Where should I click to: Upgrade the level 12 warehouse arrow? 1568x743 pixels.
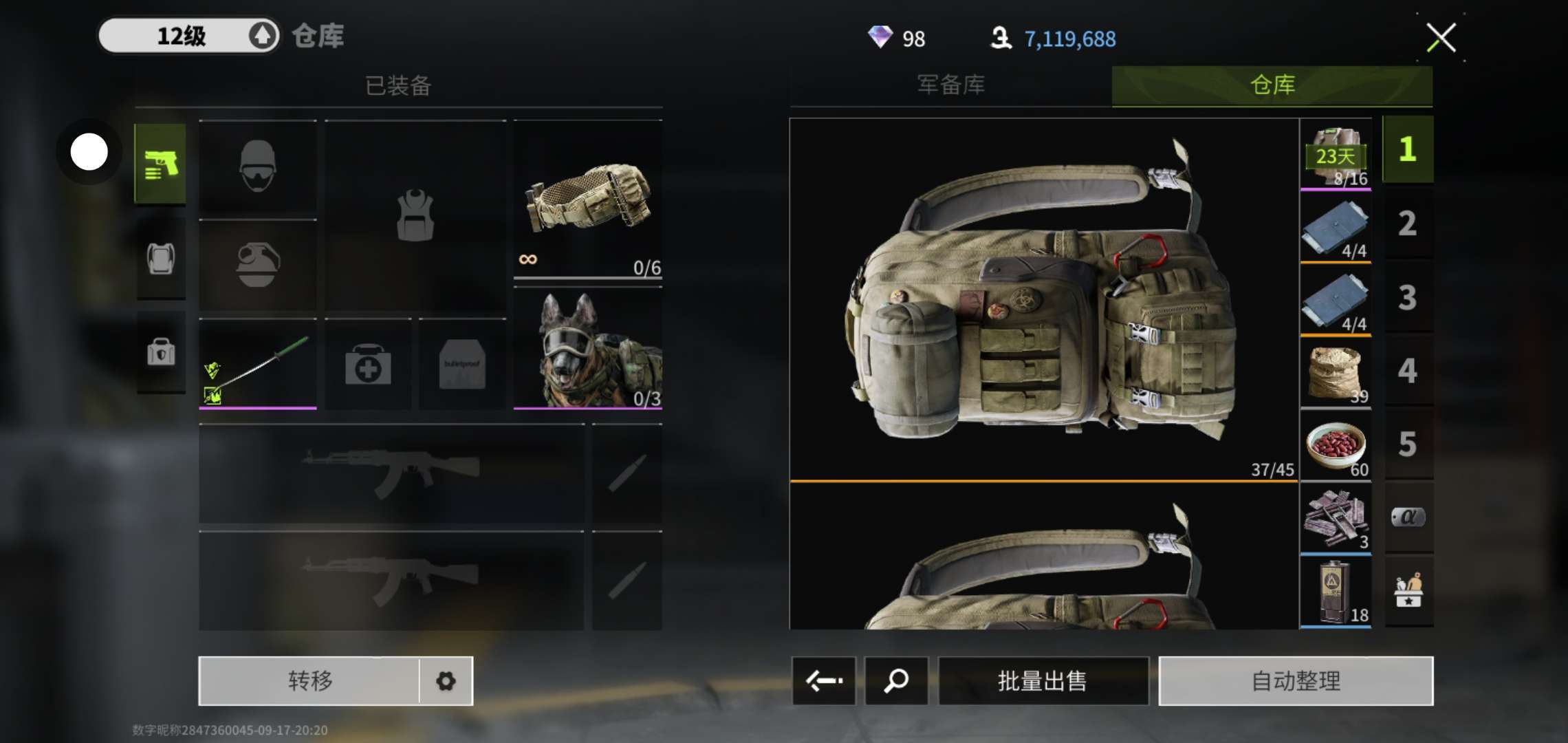tap(262, 36)
